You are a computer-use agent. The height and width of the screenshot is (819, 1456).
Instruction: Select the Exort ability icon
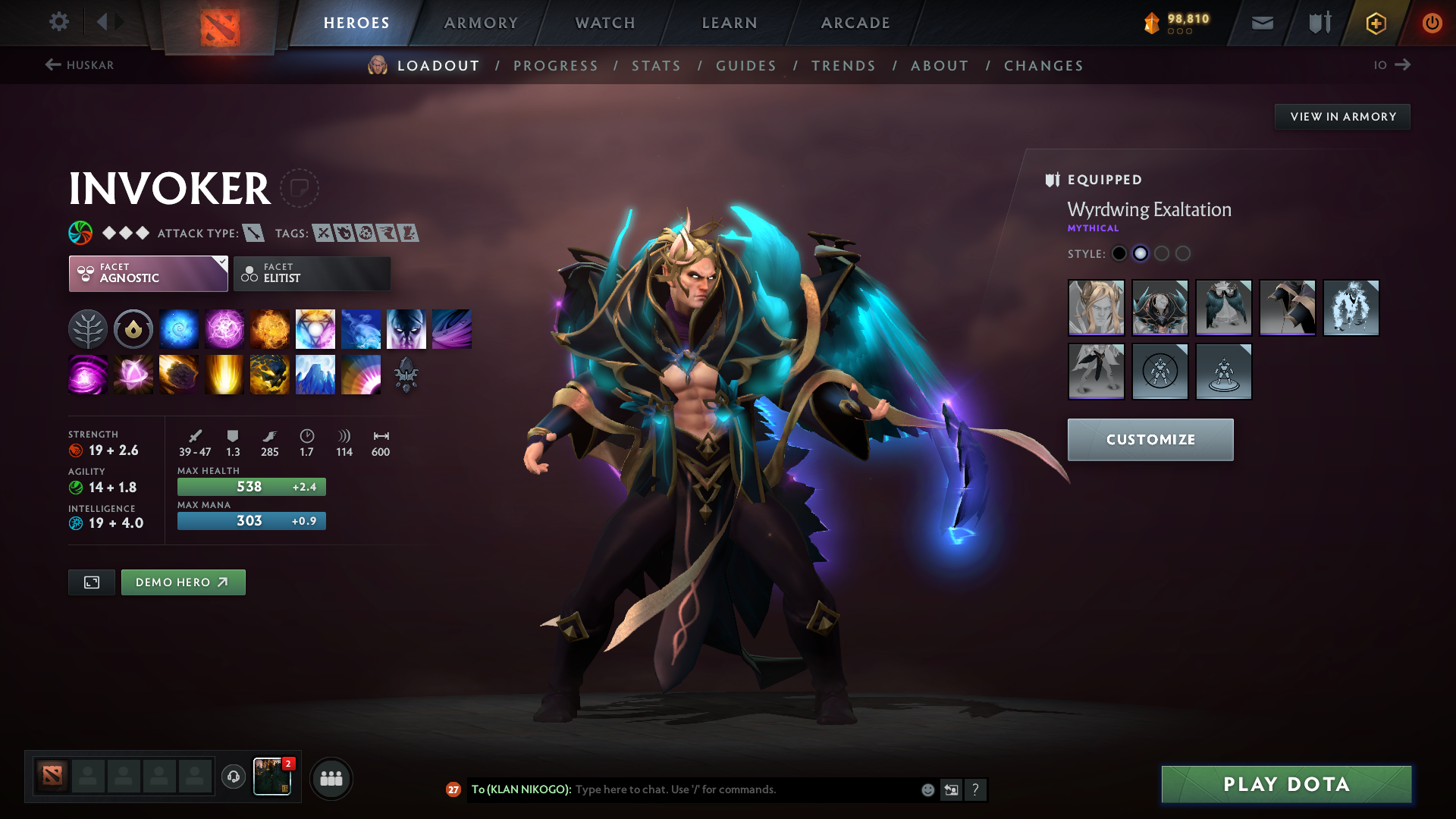(270, 328)
